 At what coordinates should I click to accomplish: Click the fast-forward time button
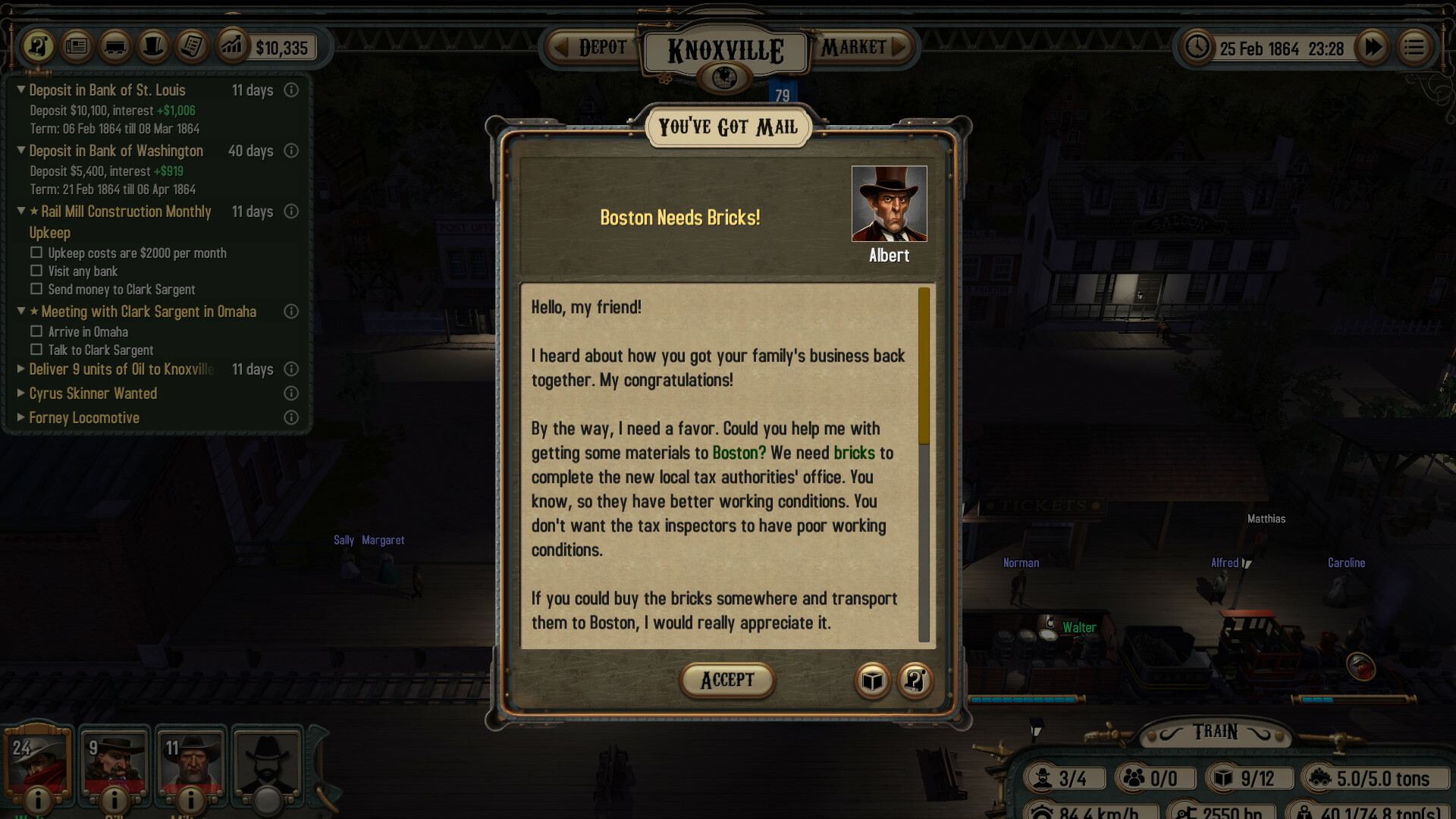[x=1373, y=47]
